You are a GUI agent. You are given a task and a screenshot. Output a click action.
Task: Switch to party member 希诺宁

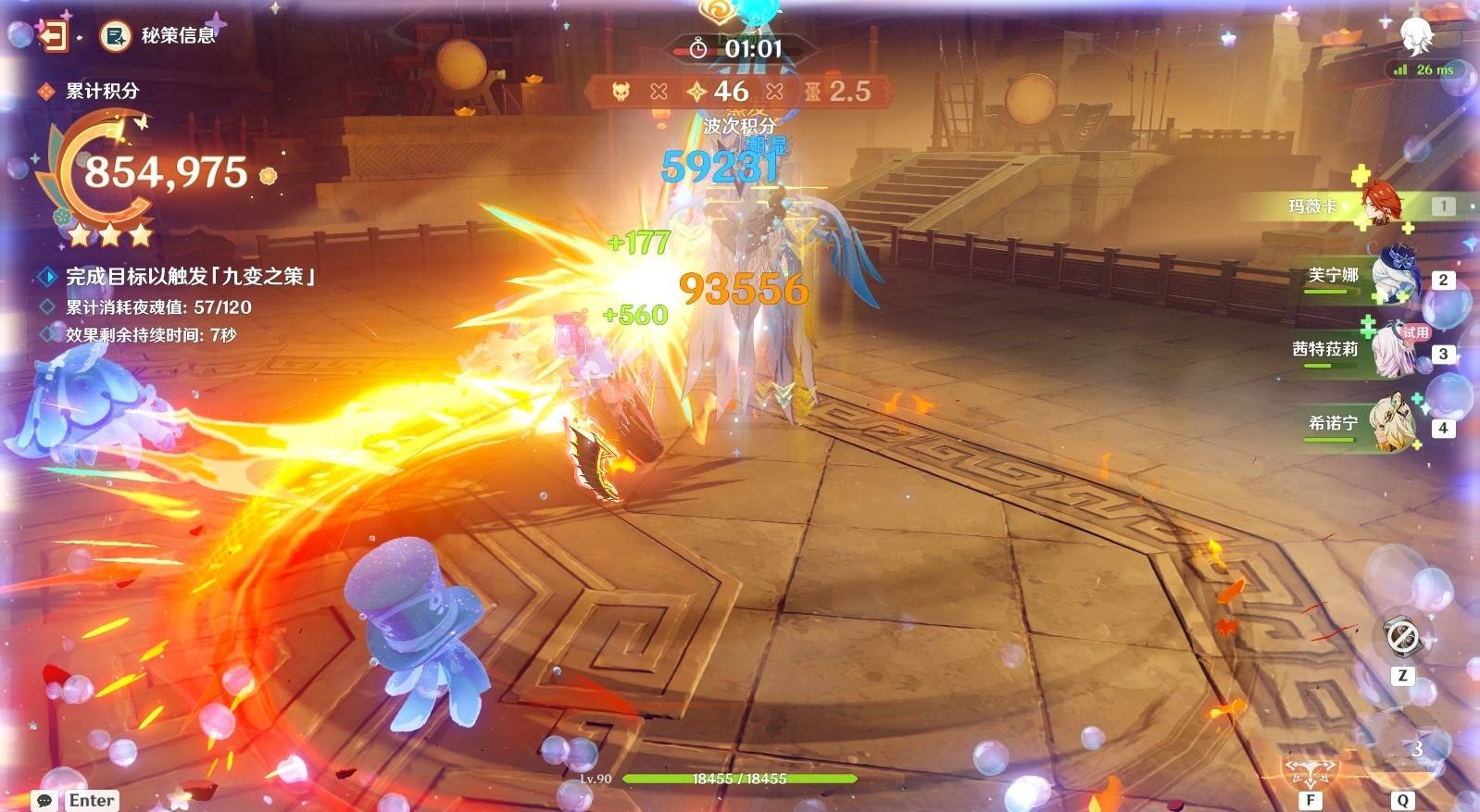point(1392,425)
